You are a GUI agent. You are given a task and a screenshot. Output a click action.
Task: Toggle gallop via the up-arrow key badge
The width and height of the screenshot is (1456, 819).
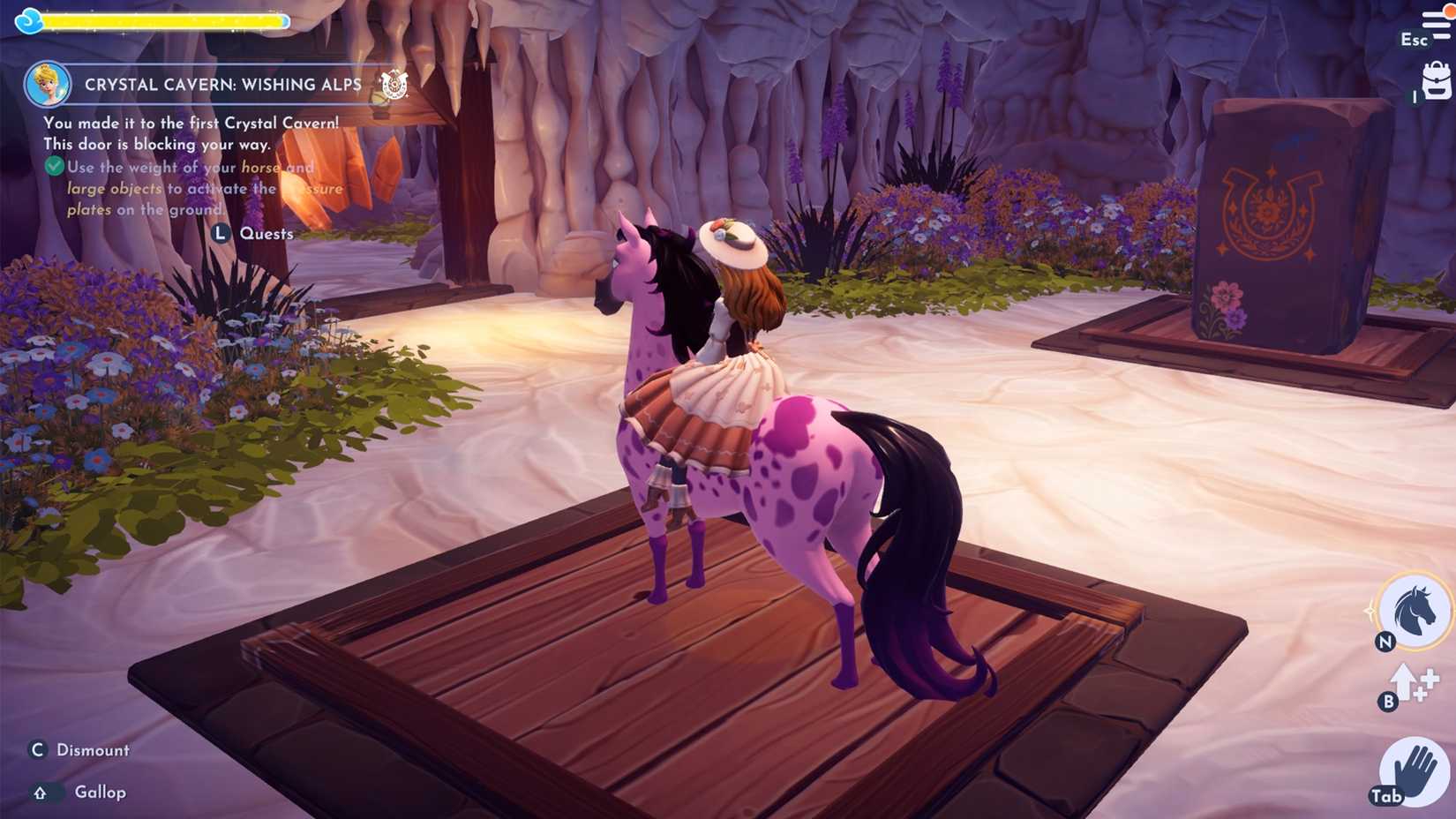41,792
